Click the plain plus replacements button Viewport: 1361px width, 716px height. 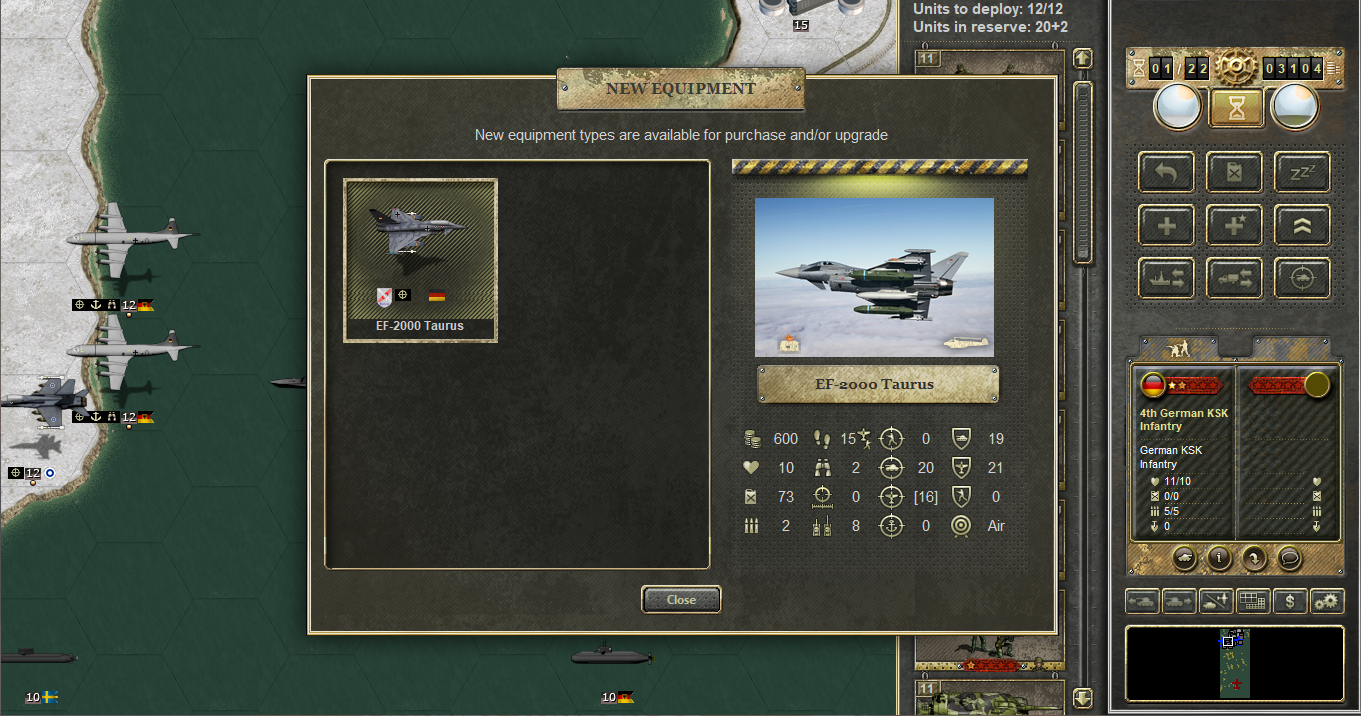1166,225
